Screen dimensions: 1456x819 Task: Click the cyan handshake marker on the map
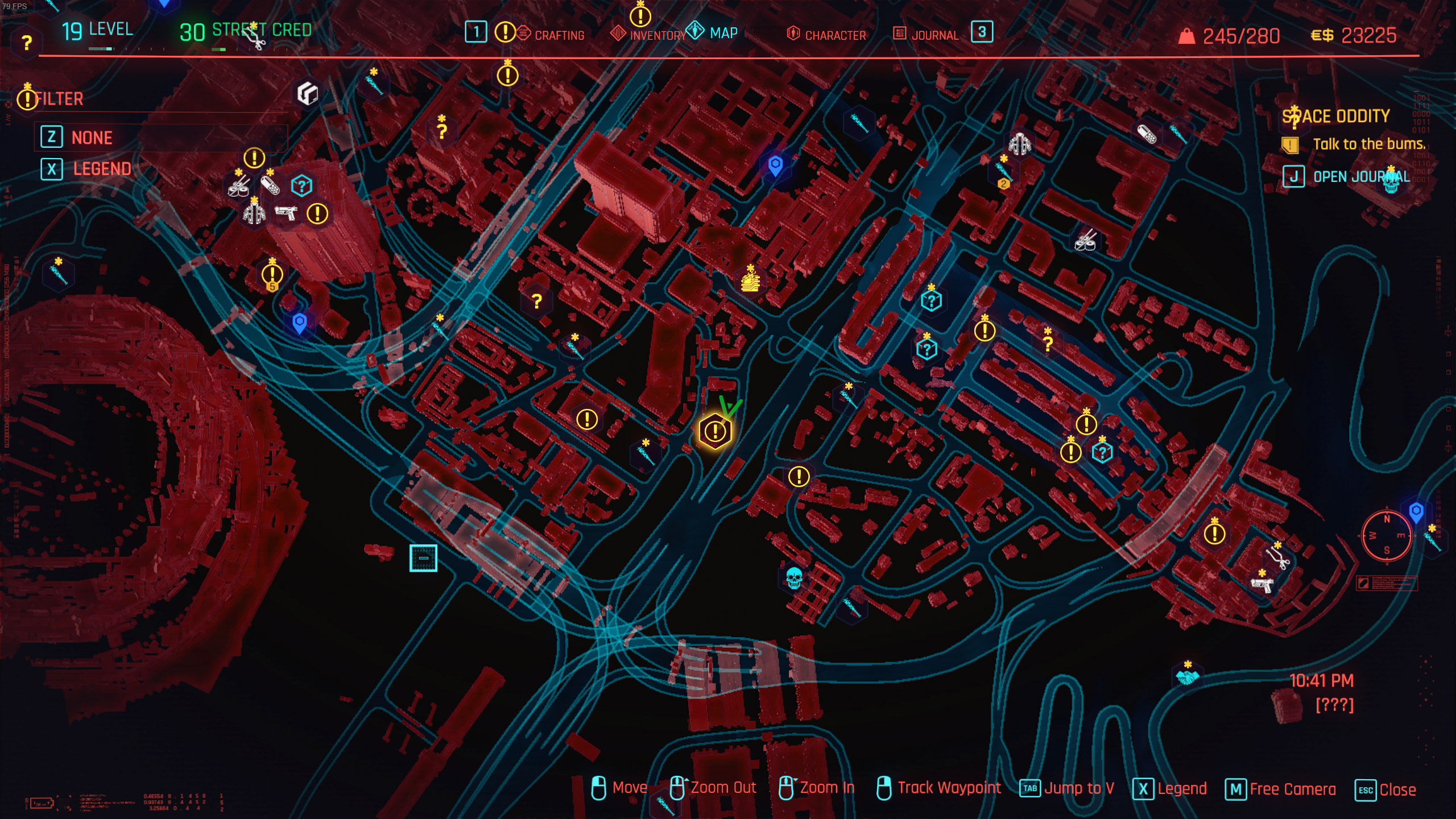point(1187,677)
